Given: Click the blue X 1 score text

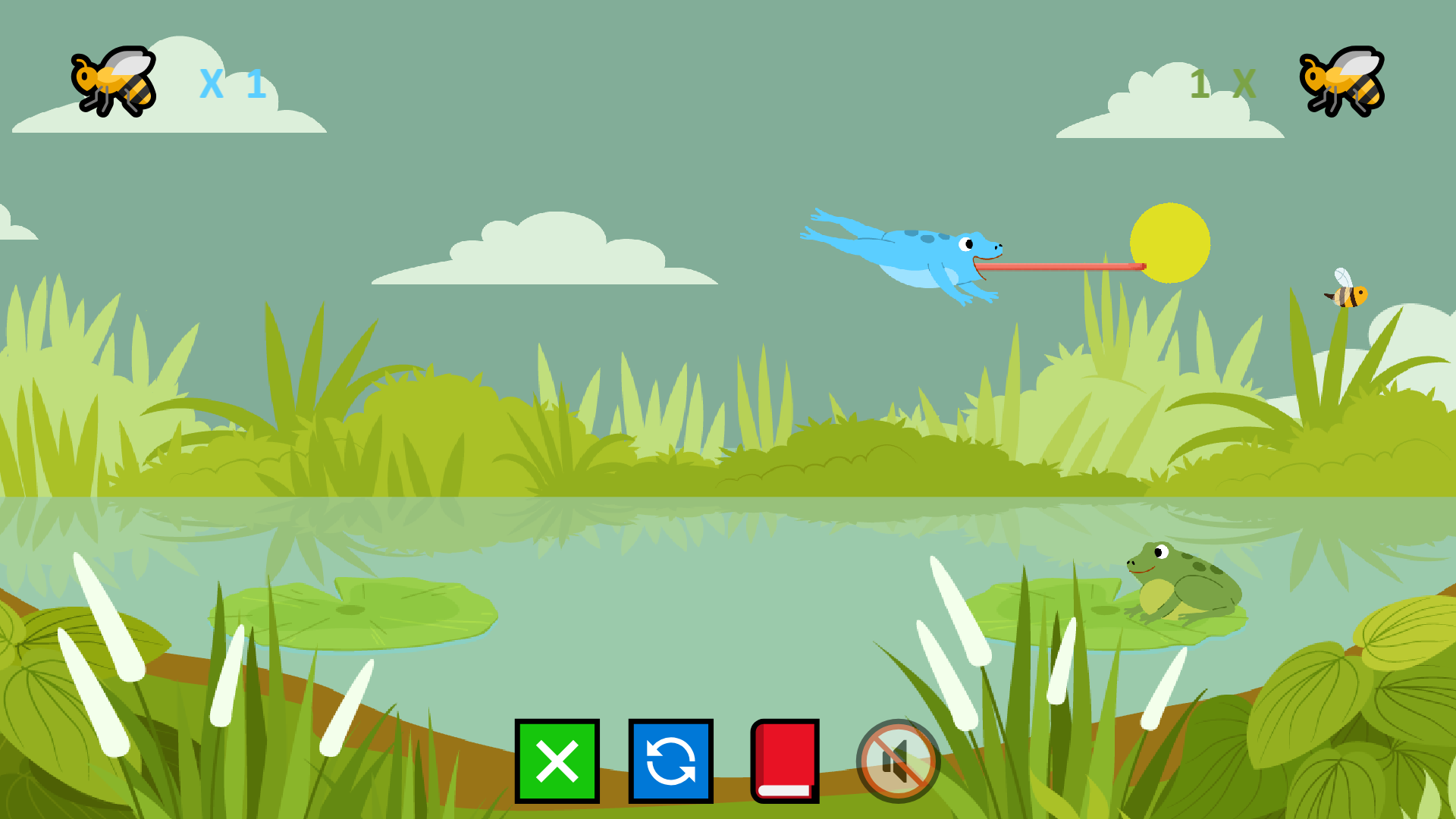Looking at the screenshot, I should pos(231,83).
